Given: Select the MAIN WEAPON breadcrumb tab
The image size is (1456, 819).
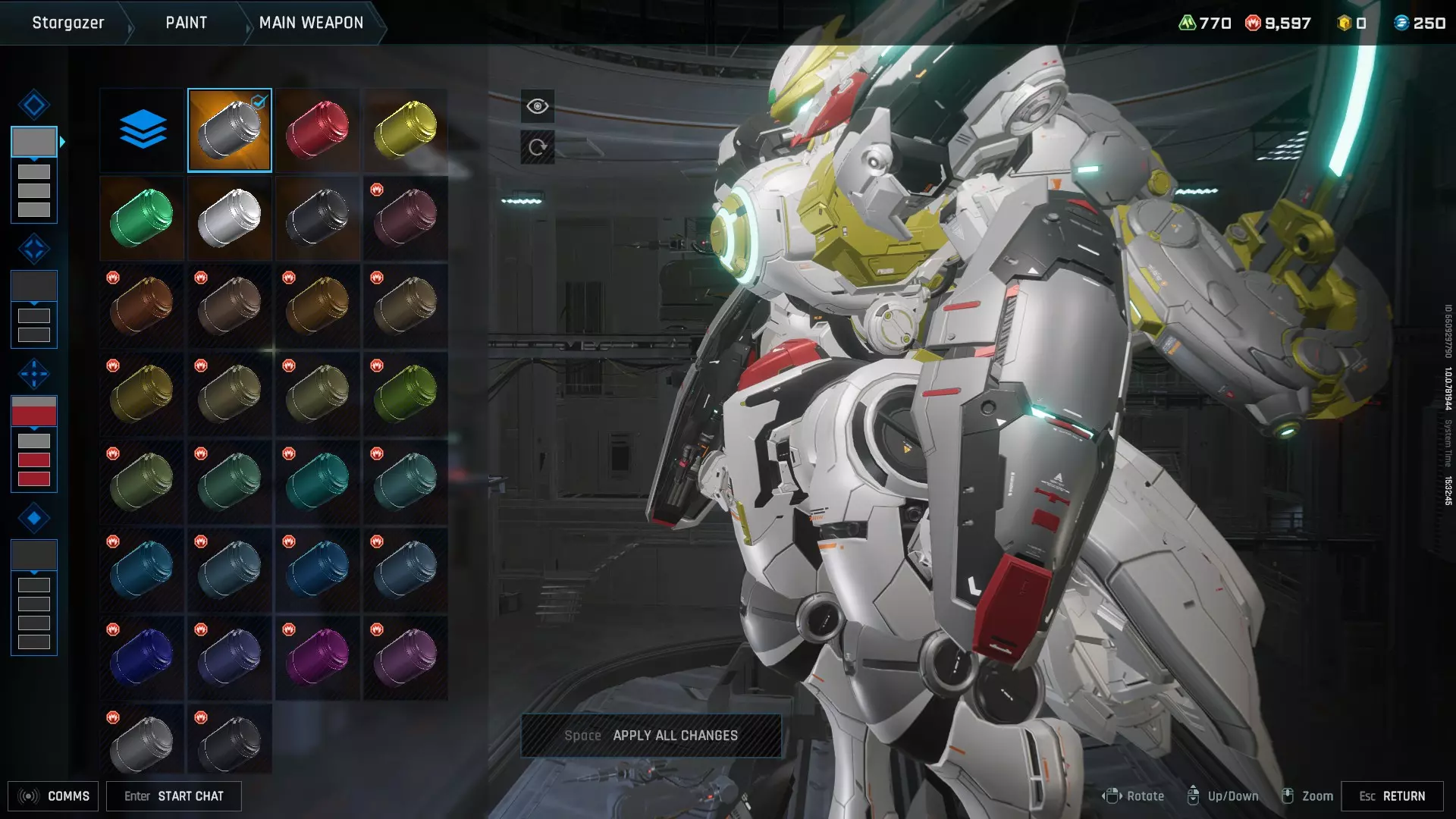Looking at the screenshot, I should click(x=311, y=23).
